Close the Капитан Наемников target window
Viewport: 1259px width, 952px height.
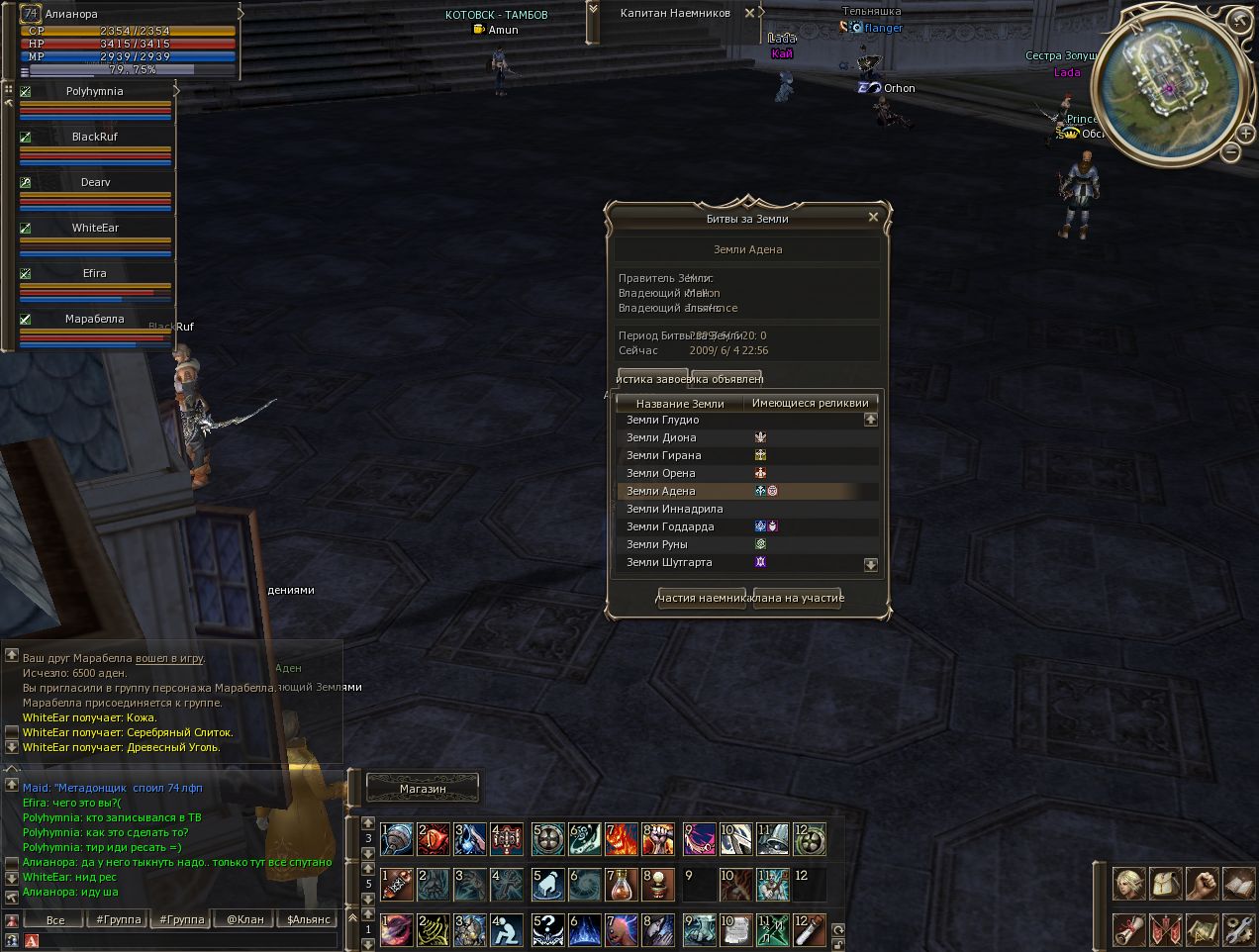tap(750, 13)
